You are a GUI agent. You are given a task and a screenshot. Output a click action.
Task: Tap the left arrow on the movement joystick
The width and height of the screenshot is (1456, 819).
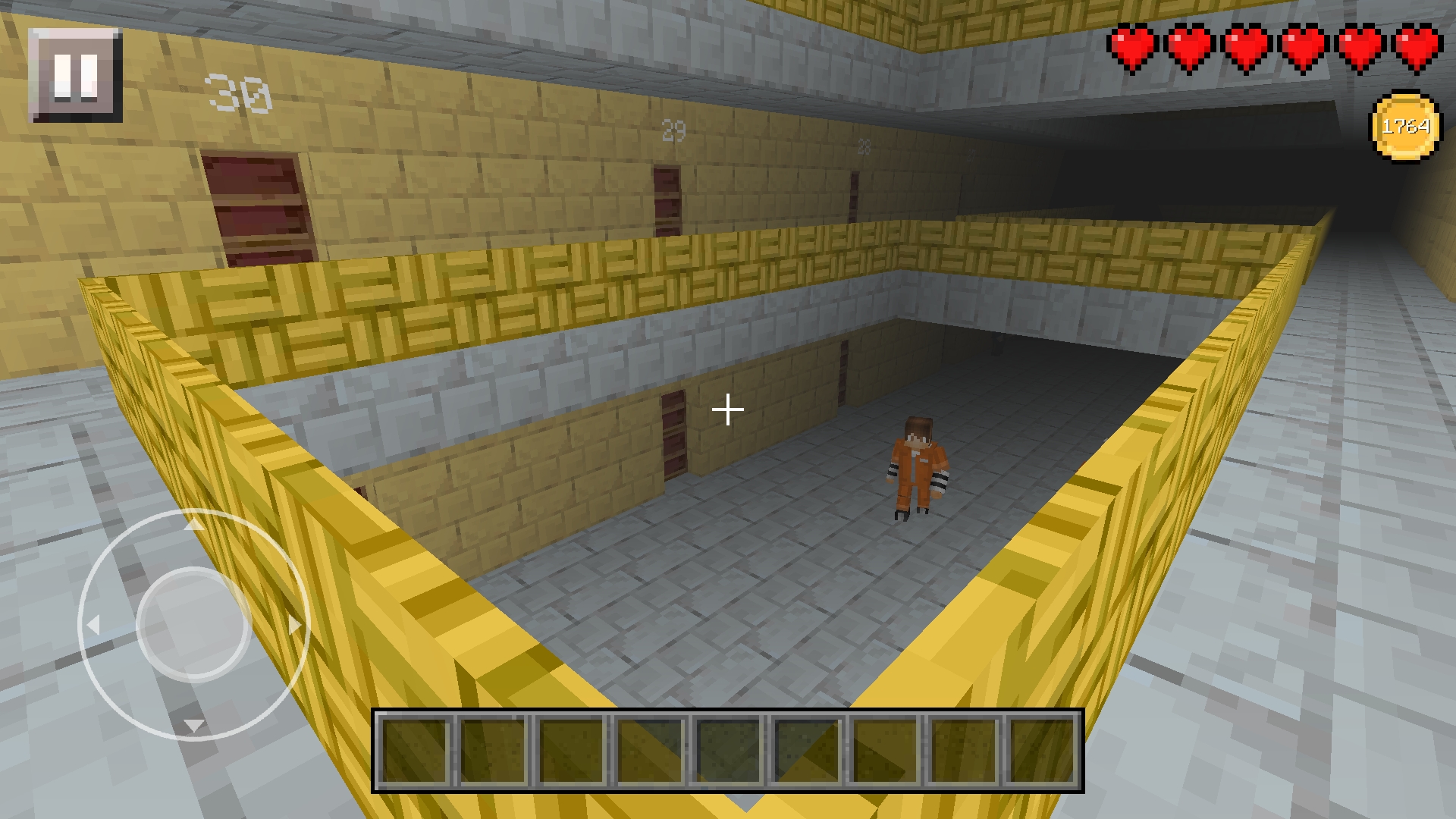pyautogui.click(x=96, y=623)
